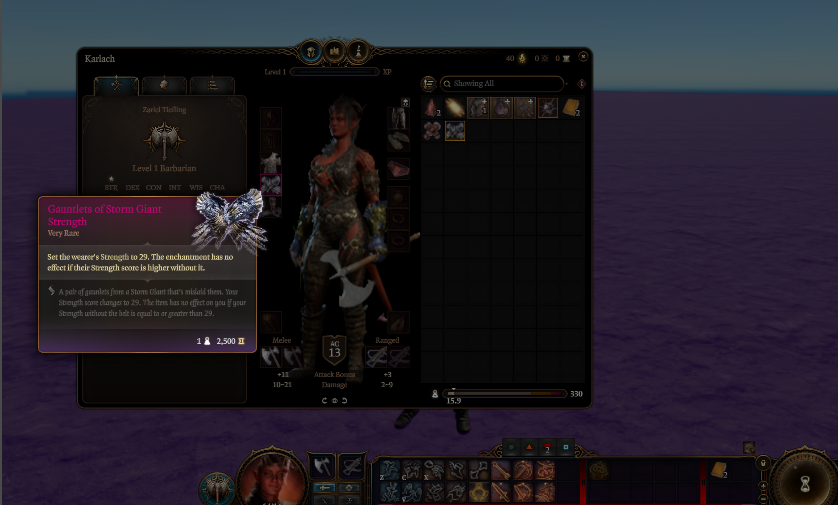Screen dimensions: 838x505
Task: Click Karlach's portrait on the HUD
Action: (x=271, y=478)
